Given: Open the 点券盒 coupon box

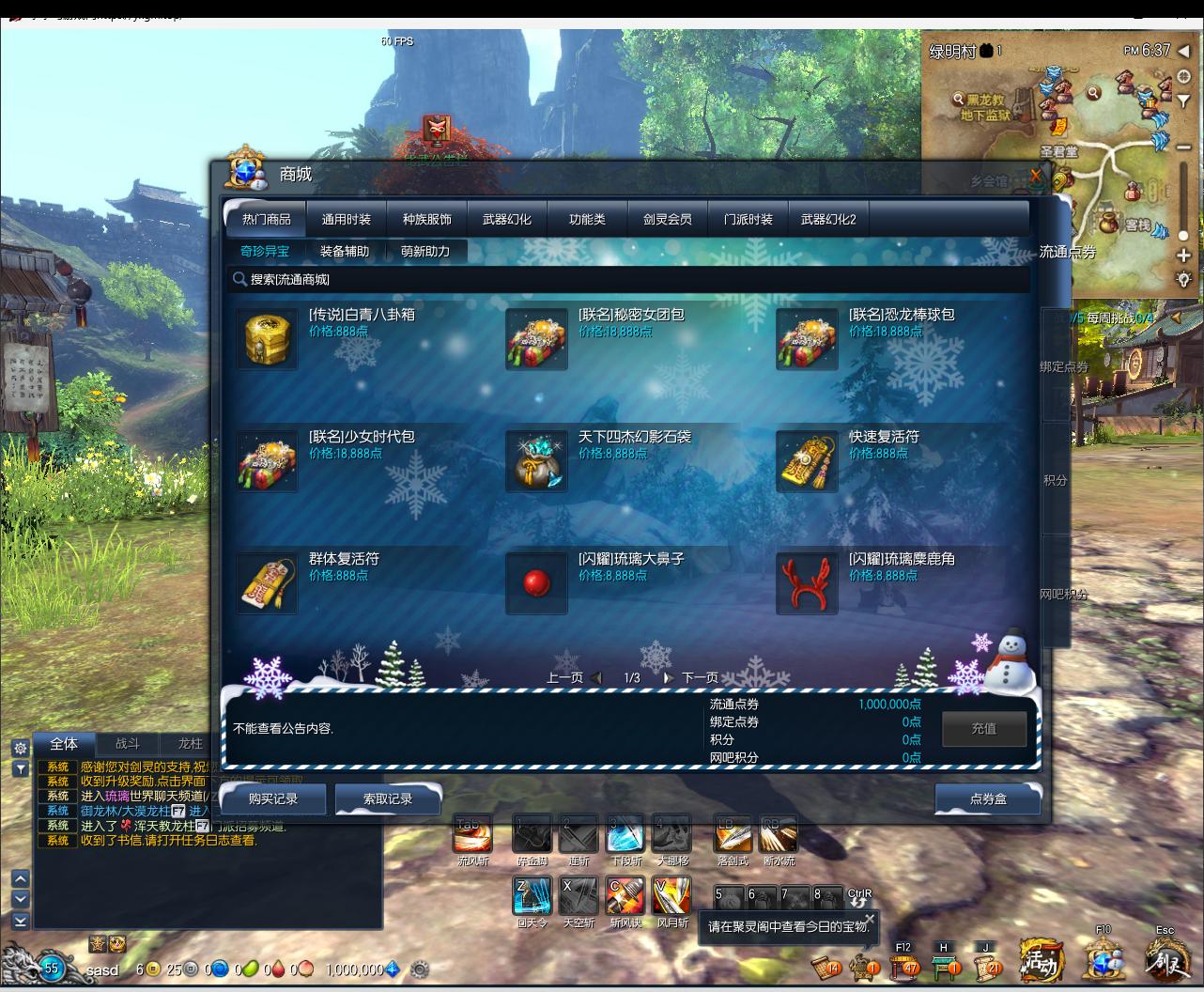Looking at the screenshot, I should point(988,798).
